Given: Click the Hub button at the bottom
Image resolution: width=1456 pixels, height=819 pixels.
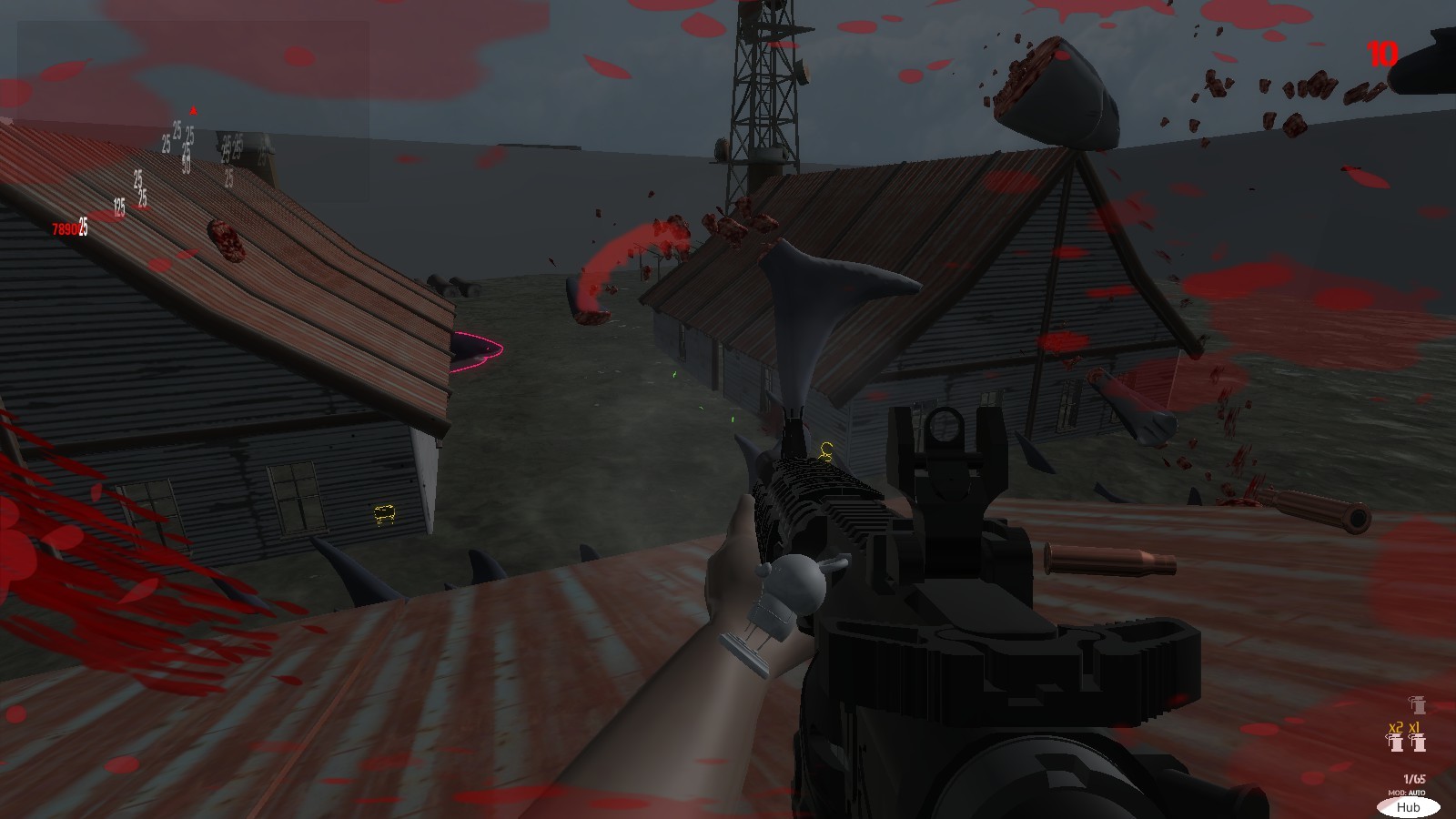Looking at the screenshot, I should (1409, 807).
